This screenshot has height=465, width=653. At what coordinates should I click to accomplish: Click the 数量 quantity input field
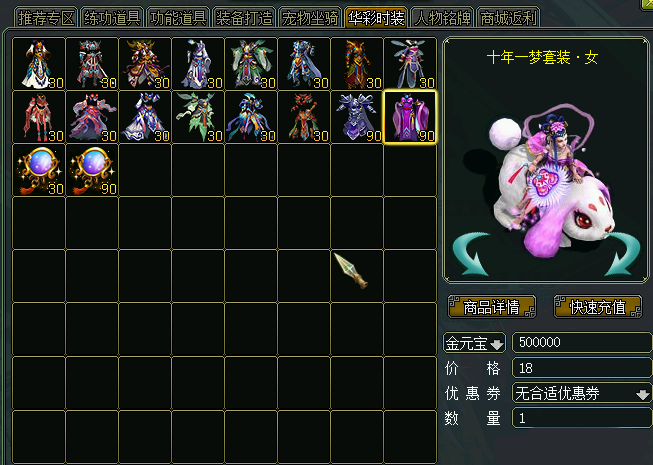[x=581, y=419]
